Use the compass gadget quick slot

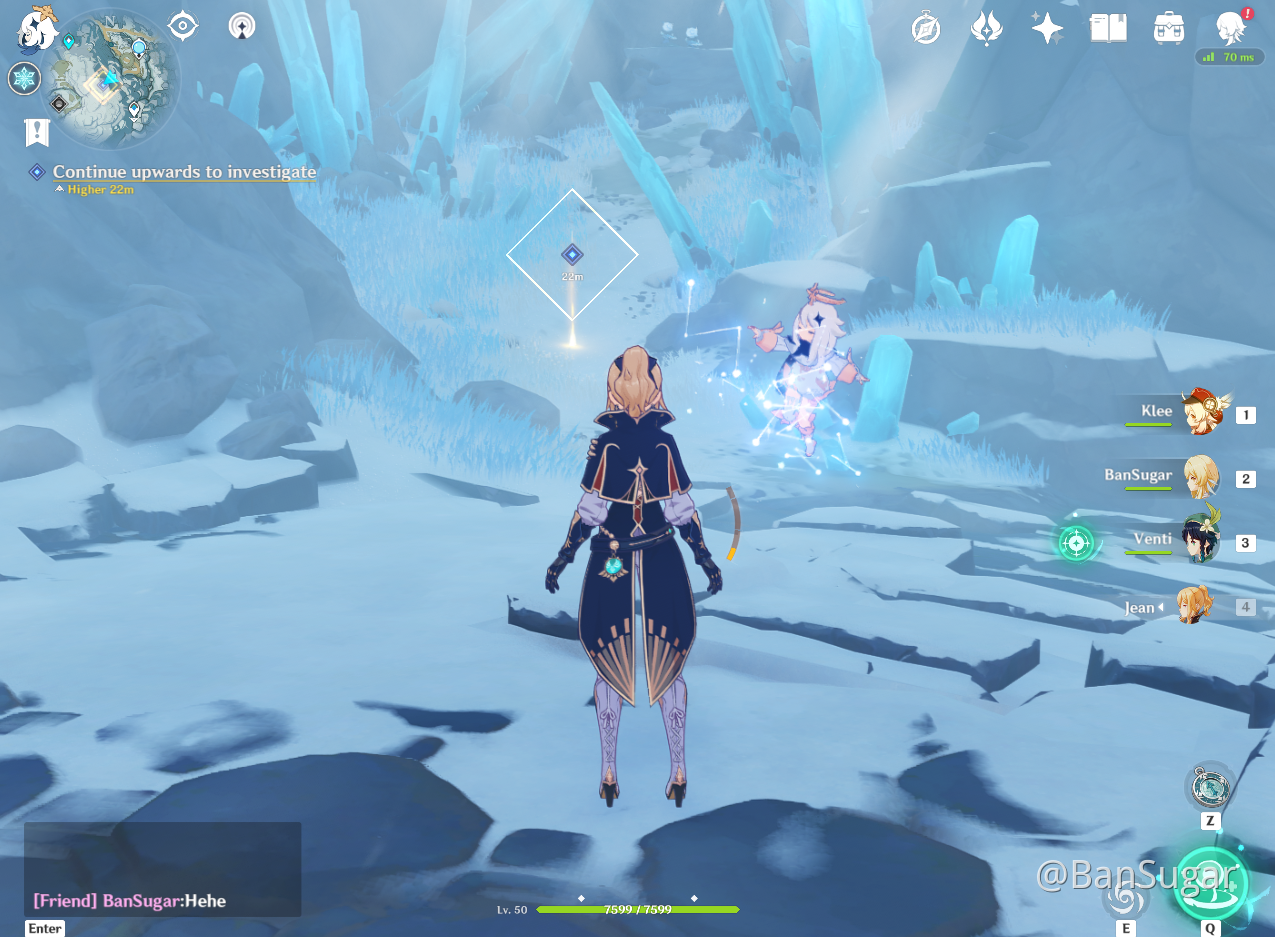click(x=1209, y=786)
